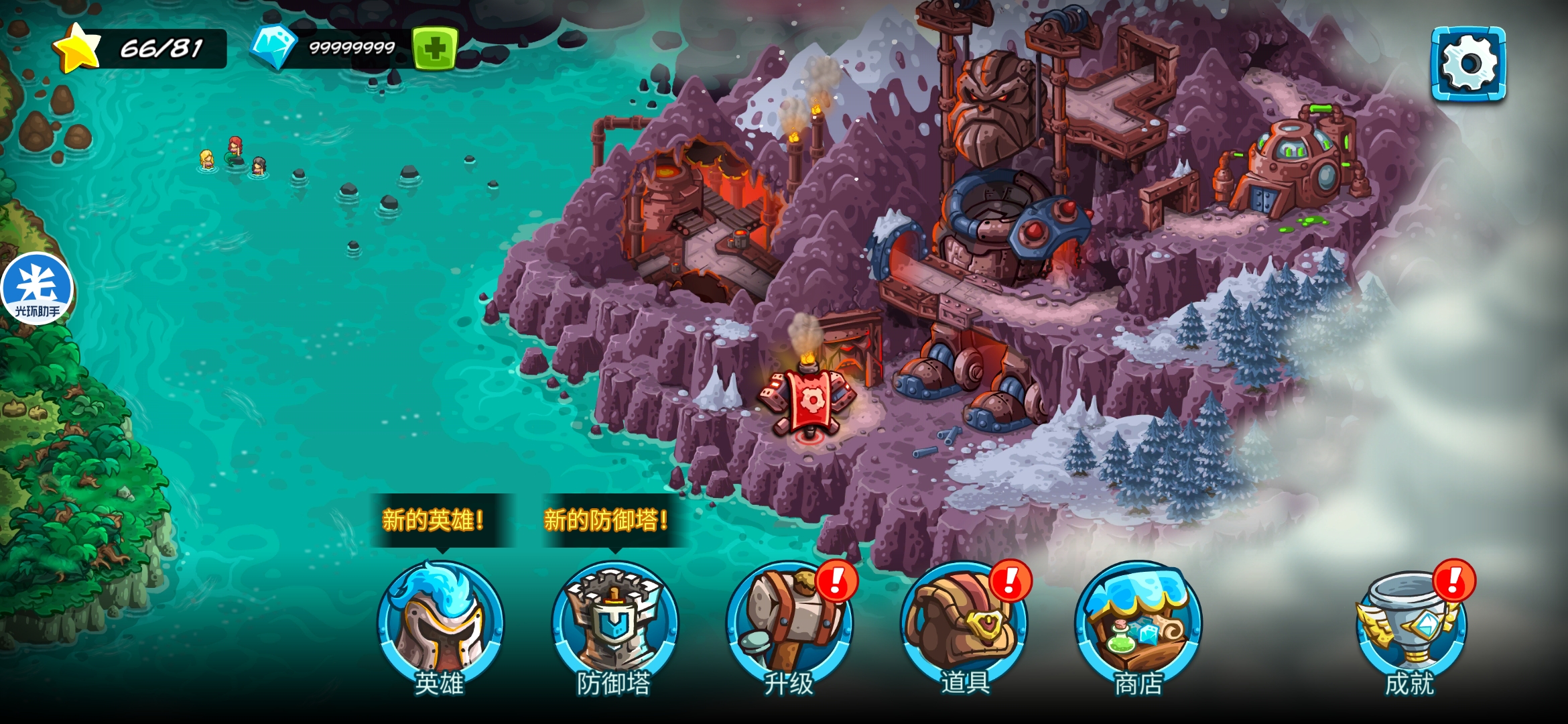The width and height of the screenshot is (1568, 724).
Task: Open the settings gear menu
Action: click(1468, 64)
